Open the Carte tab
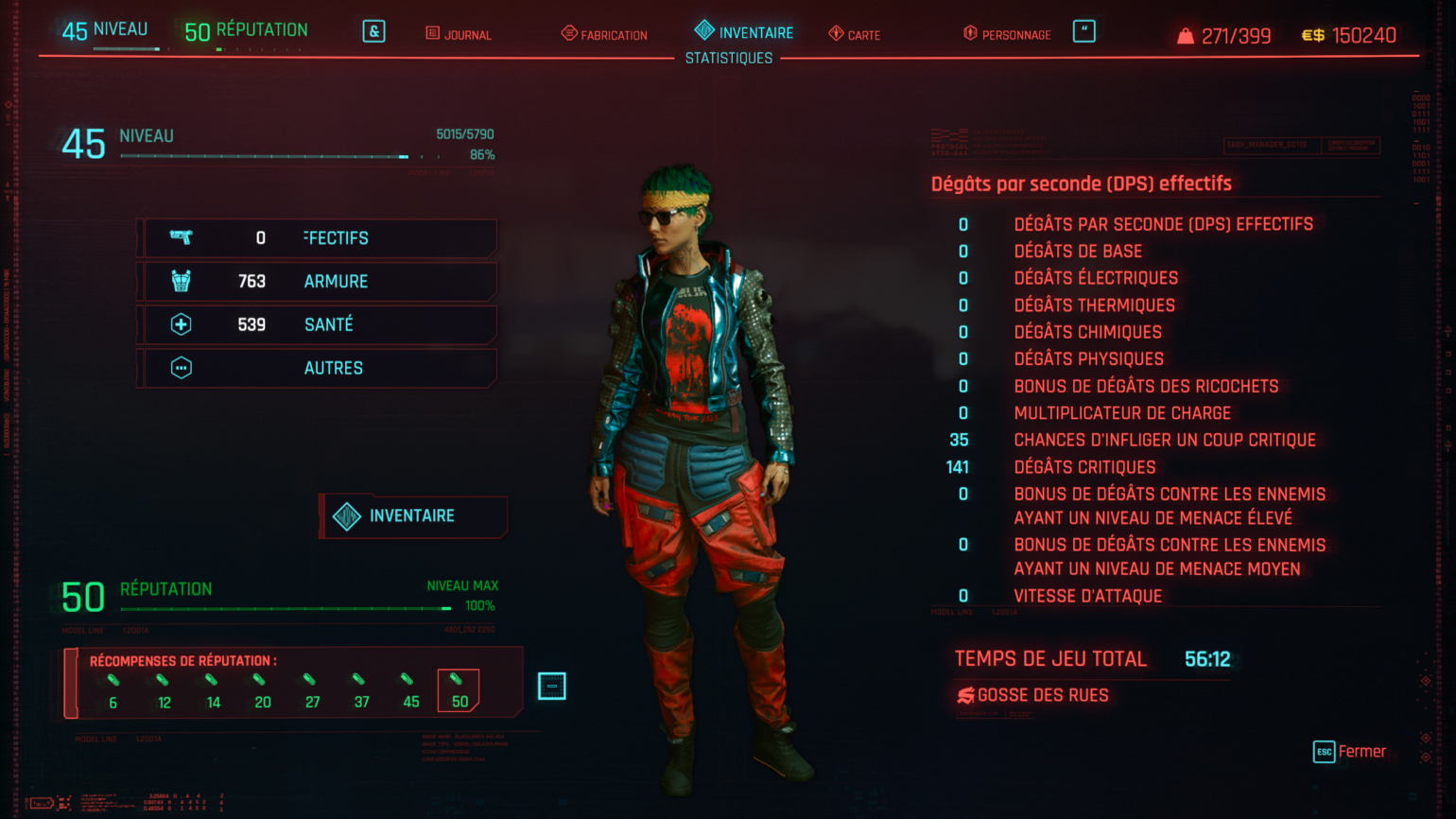 click(855, 35)
